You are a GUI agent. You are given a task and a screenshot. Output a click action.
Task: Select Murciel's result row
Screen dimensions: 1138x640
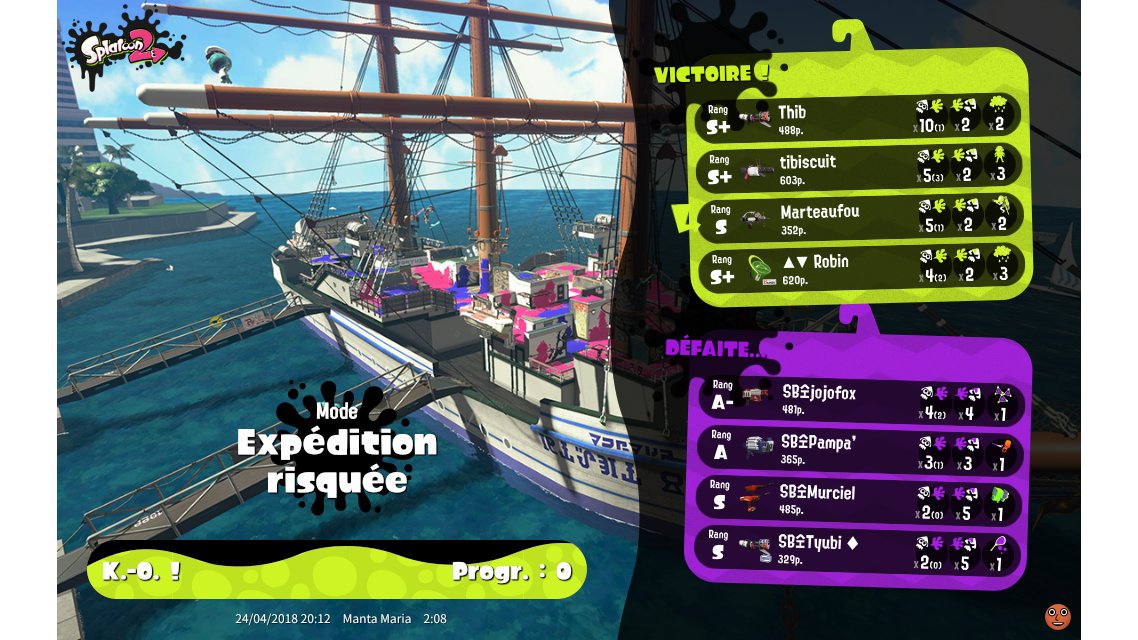tap(858, 500)
